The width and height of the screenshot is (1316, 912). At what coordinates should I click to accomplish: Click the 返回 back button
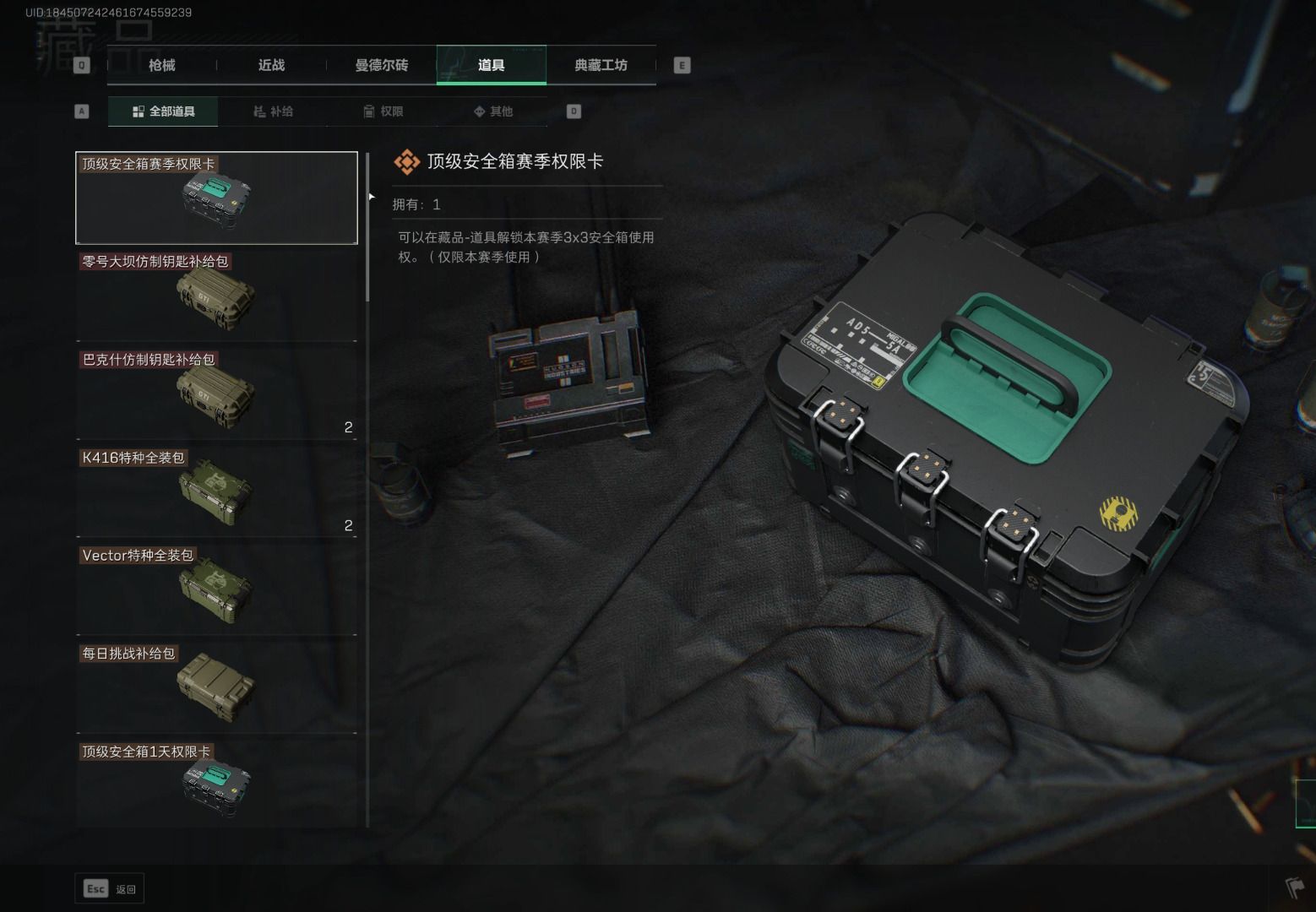(110, 888)
